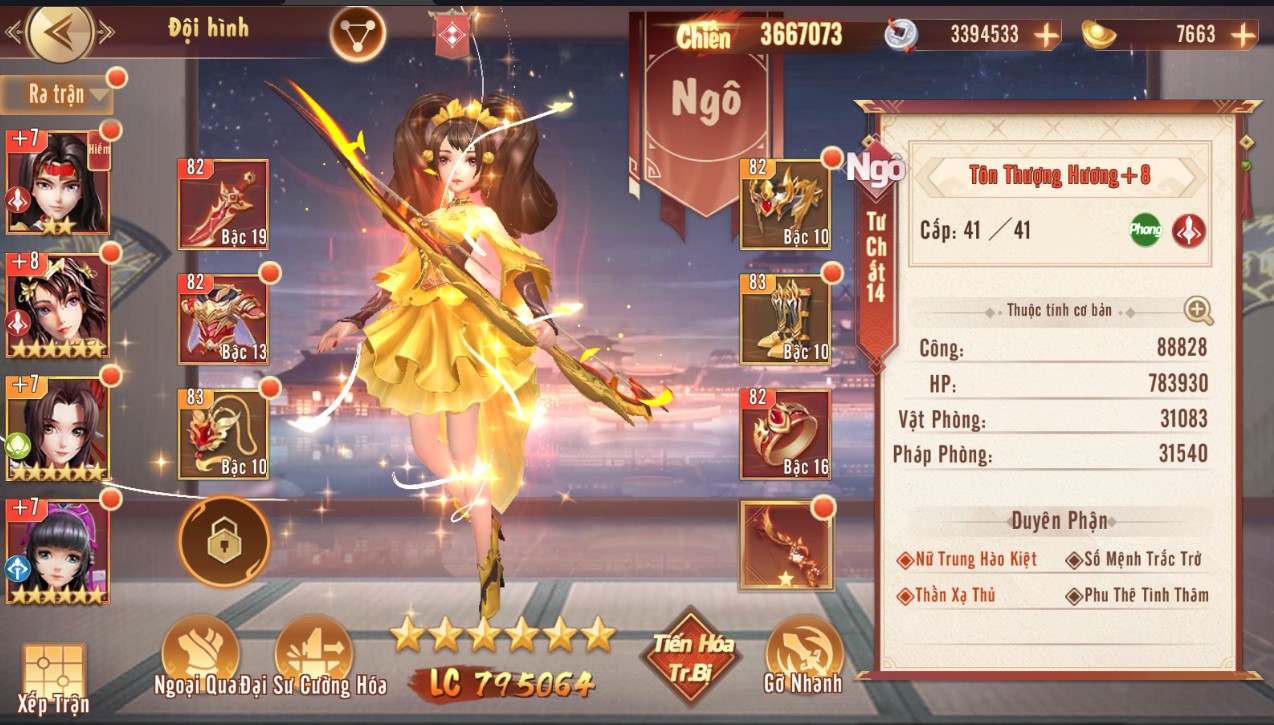Open Đại Sư Cường Hóa
Viewport: 1274px width, 725px height.
tap(314, 657)
